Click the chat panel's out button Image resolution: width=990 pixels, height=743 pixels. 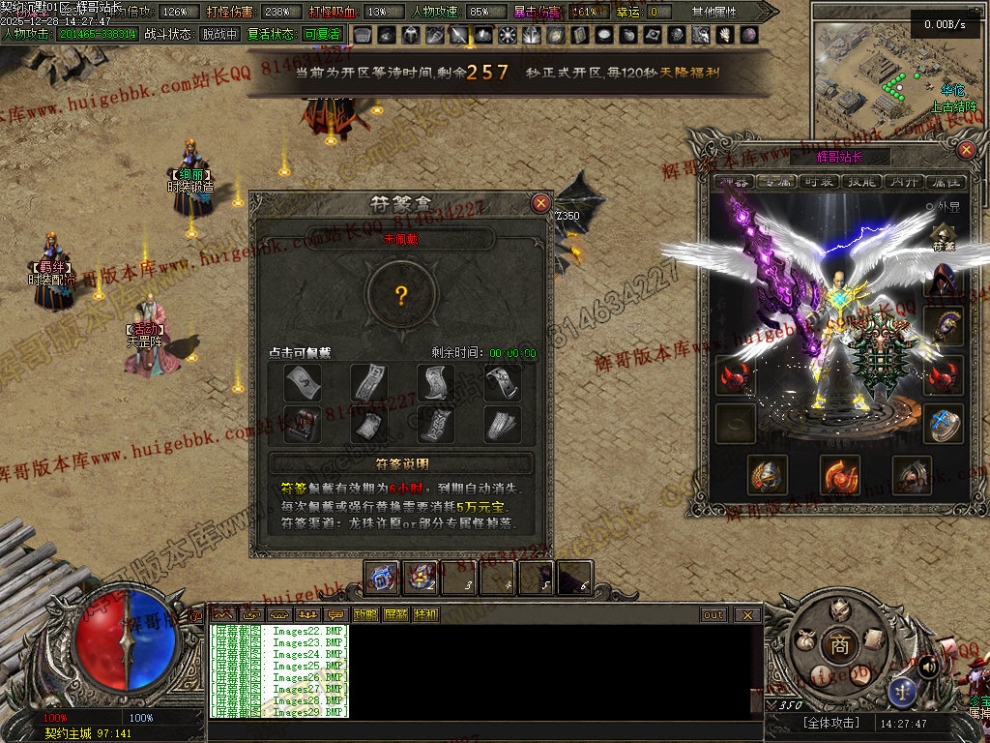coord(713,614)
